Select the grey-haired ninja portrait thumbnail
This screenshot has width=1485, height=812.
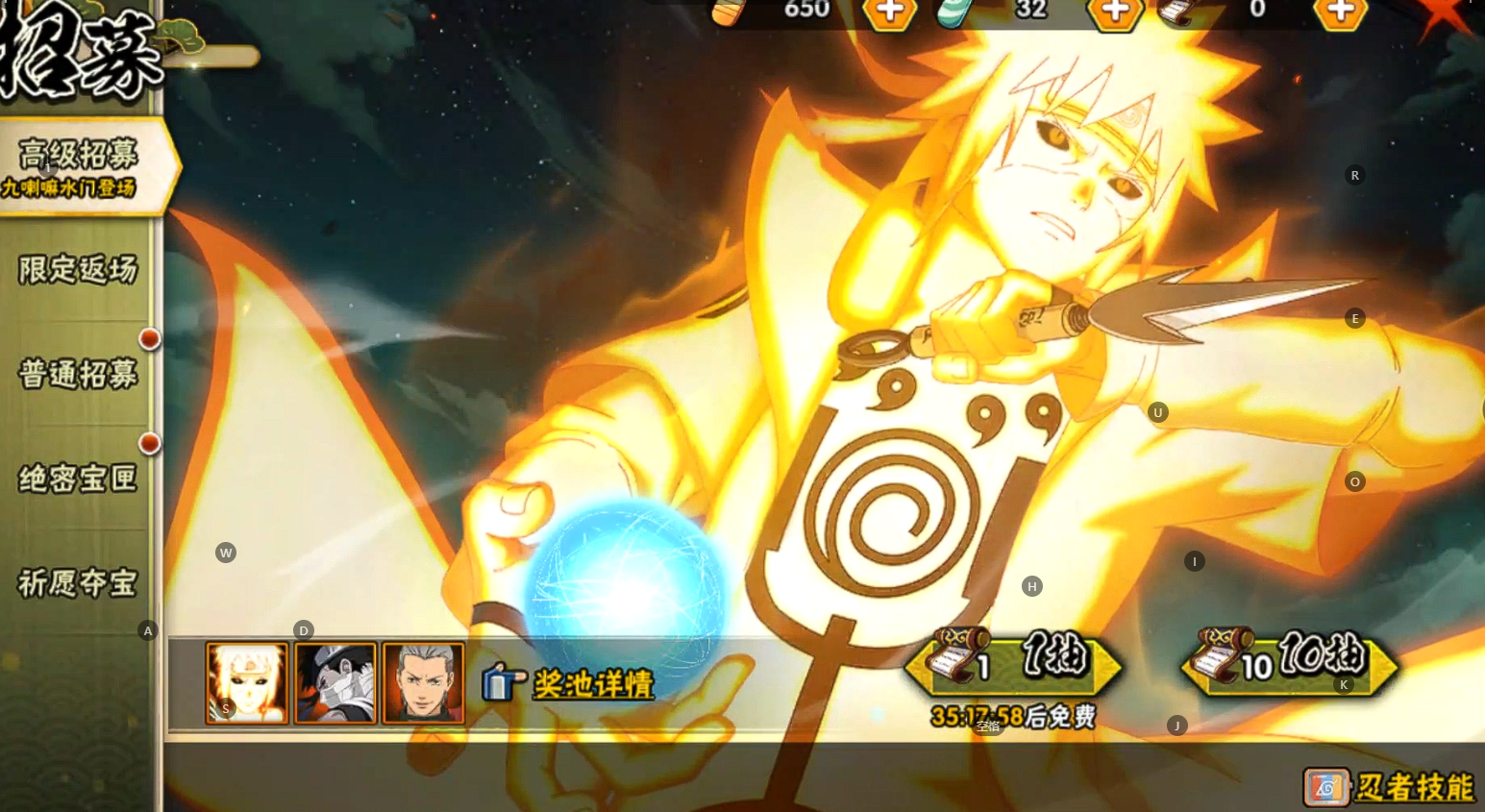[x=424, y=683]
